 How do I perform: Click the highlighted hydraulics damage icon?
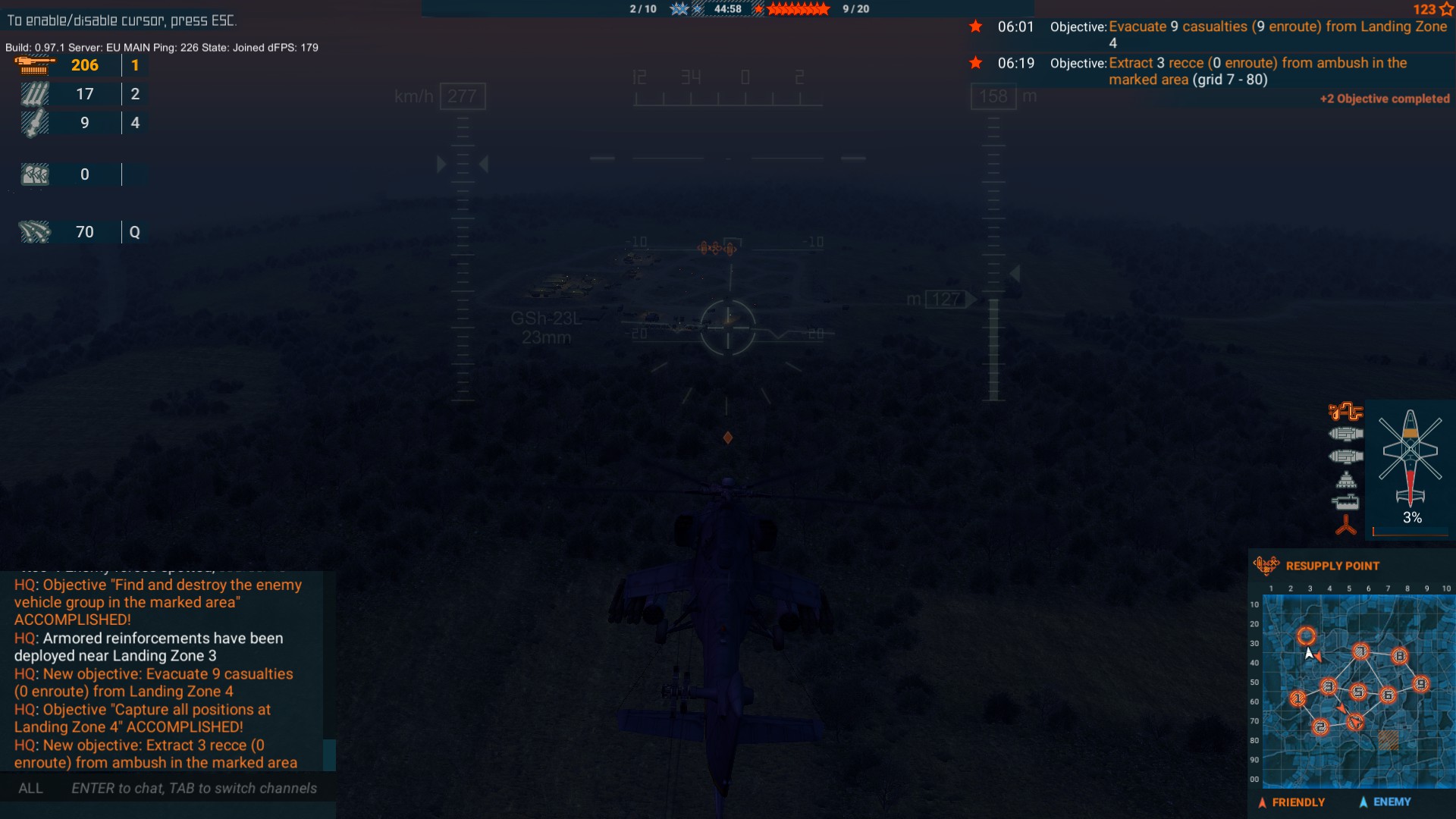(x=1345, y=413)
